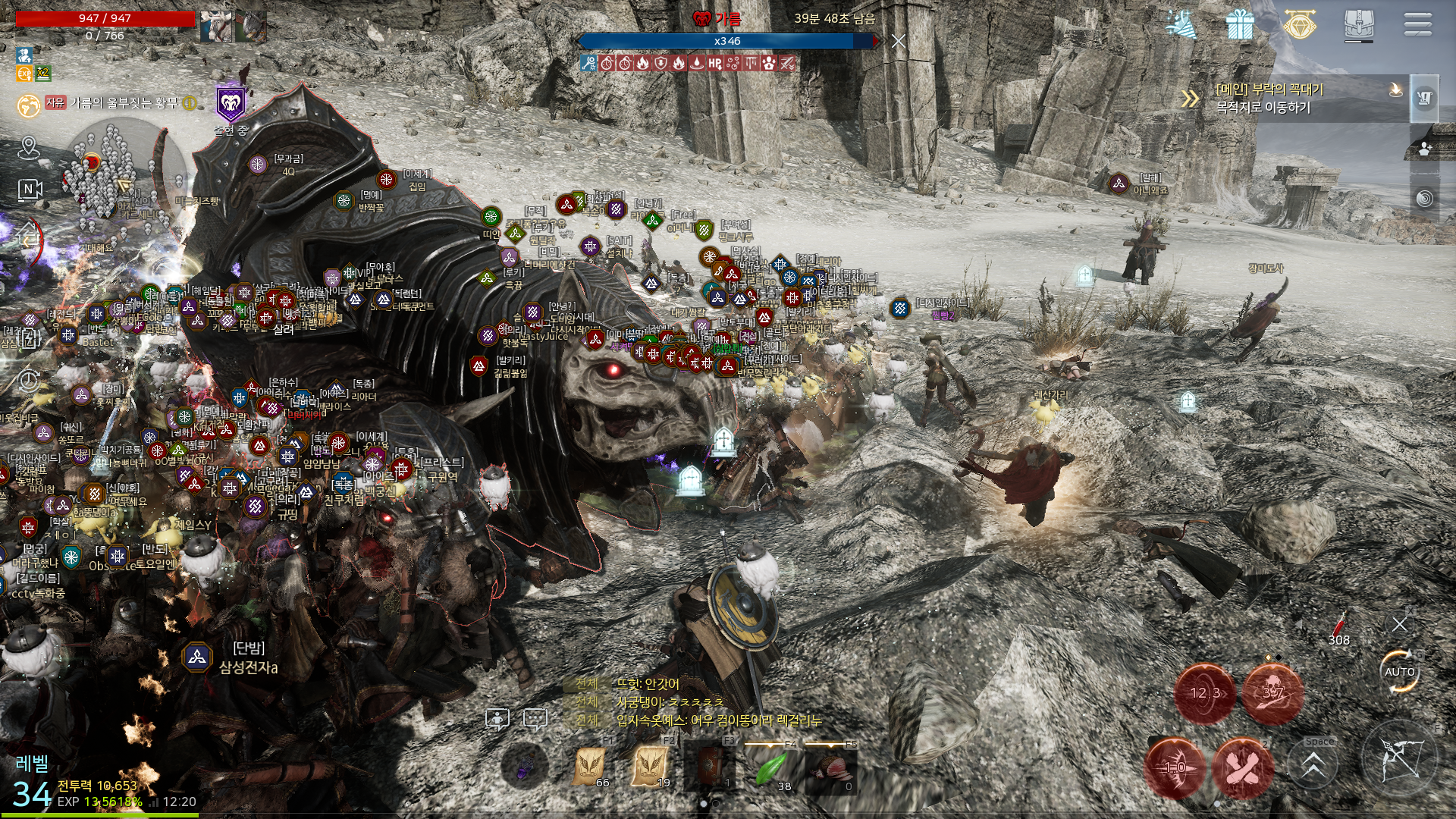
Task: Open the backpack inventory
Action: [1358, 25]
